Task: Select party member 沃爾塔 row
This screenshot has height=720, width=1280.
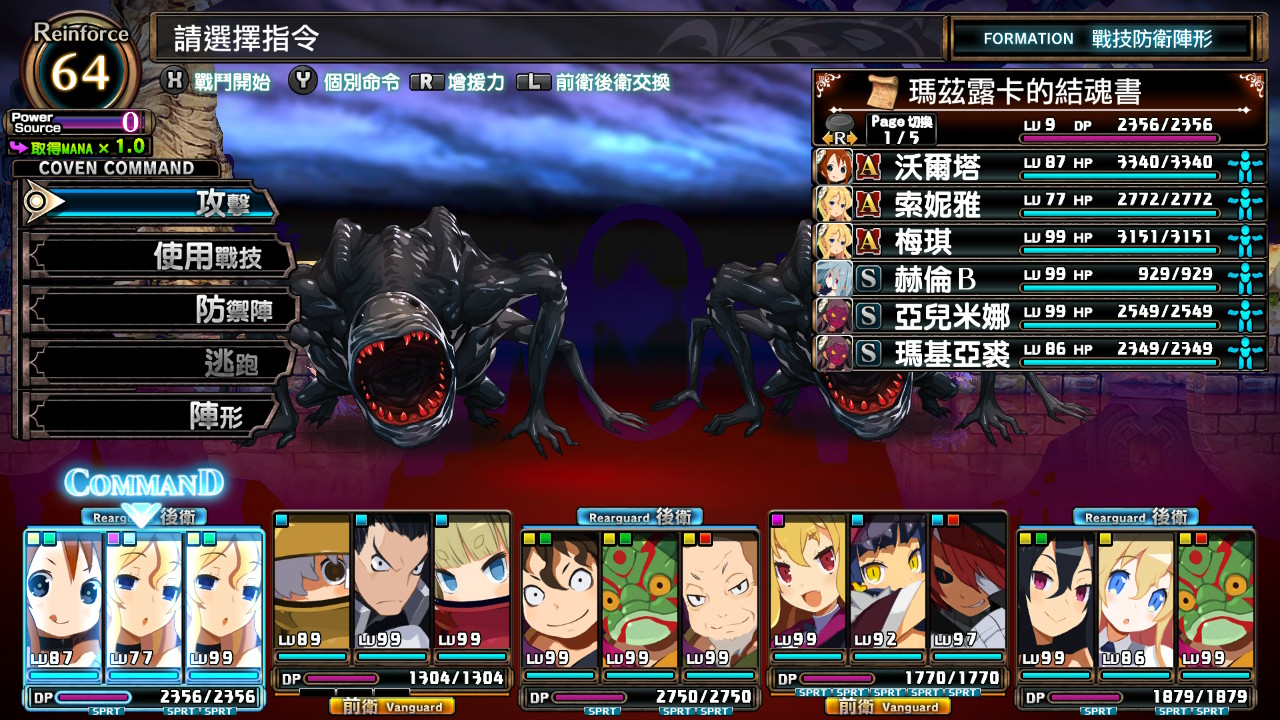Action: point(1040,166)
